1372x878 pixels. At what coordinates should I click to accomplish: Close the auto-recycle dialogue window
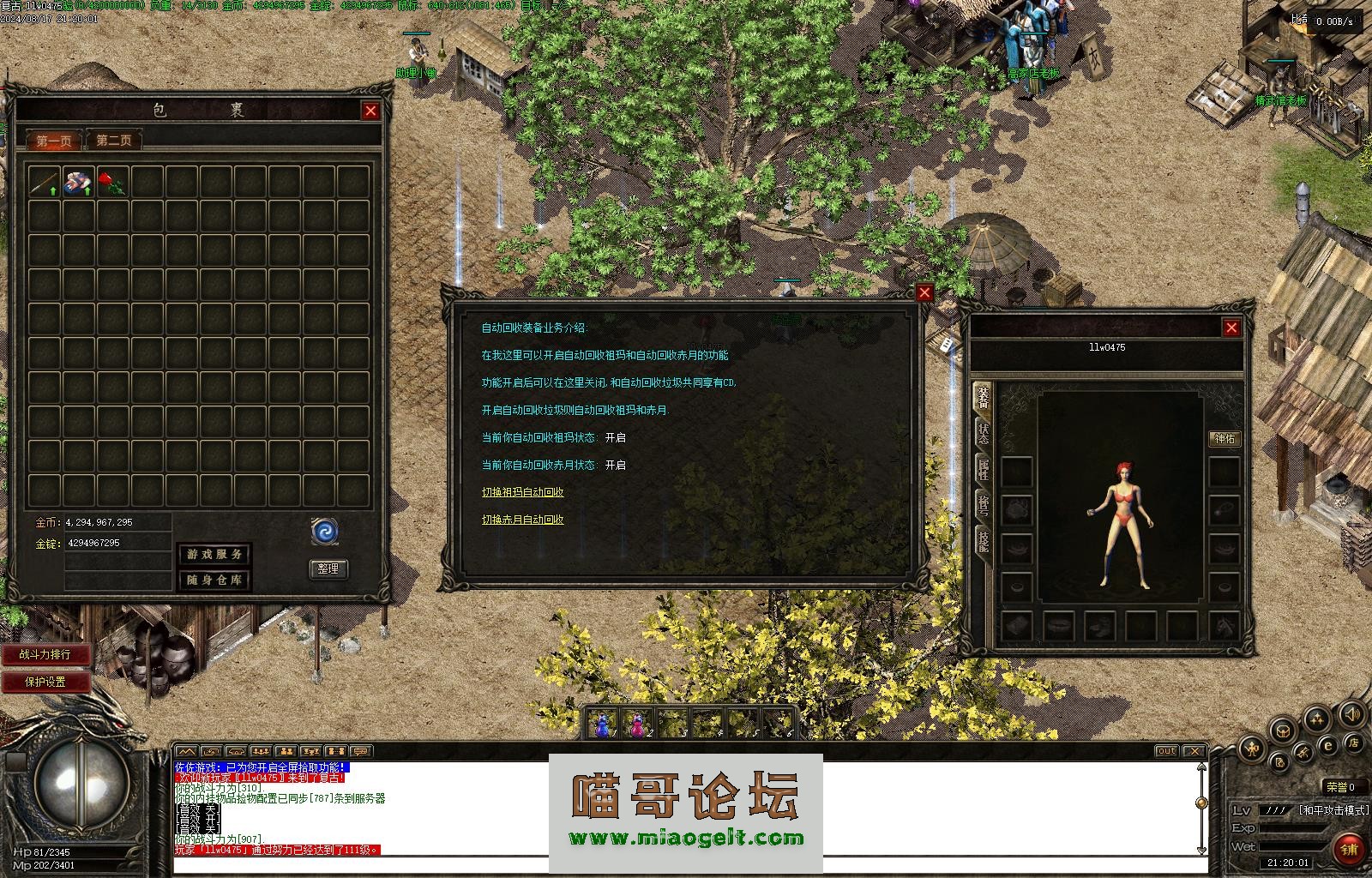point(924,293)
